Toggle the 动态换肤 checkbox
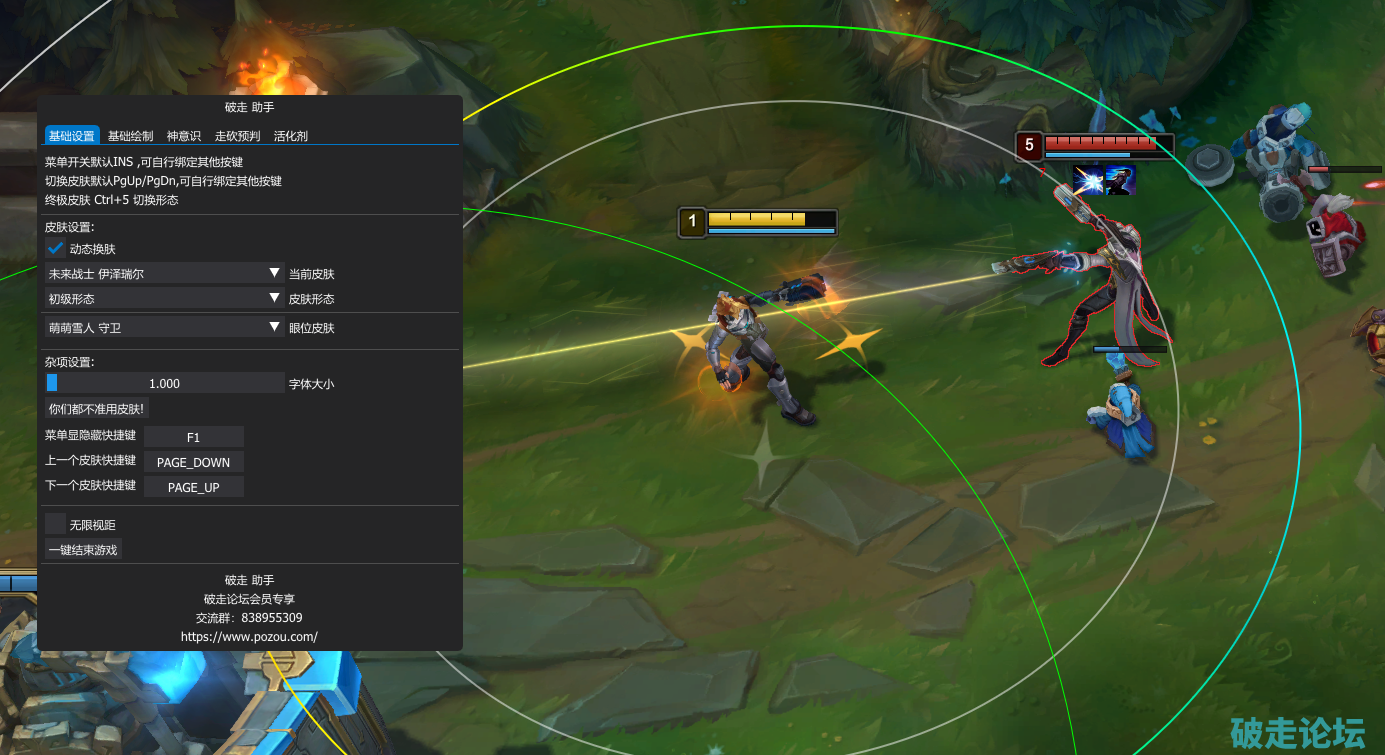The width and height of the screenshot is (1385, 755). tap(56, 248)
